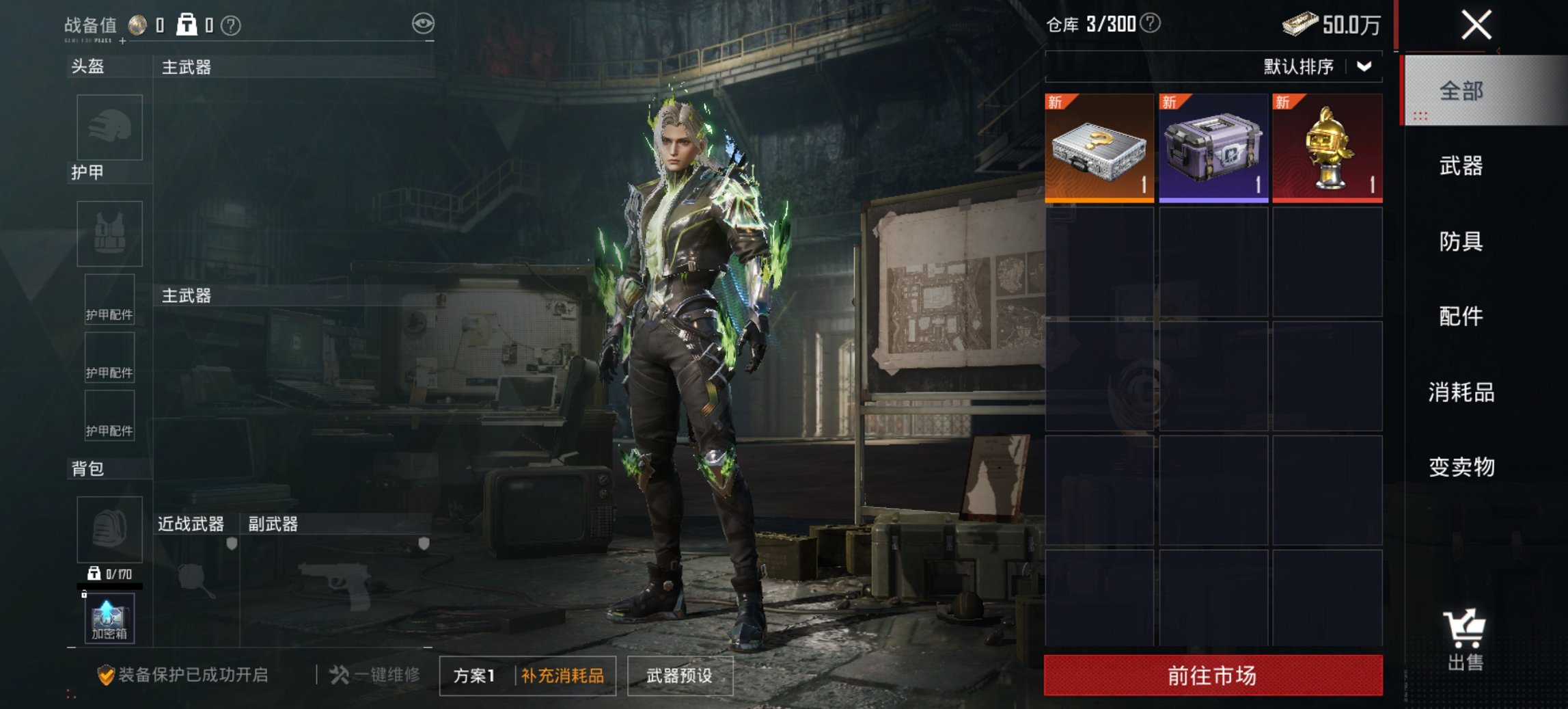Toggle the eye visibility icon
The image size is (1568, 709).
pyautogui.click(x=423, y=24)
